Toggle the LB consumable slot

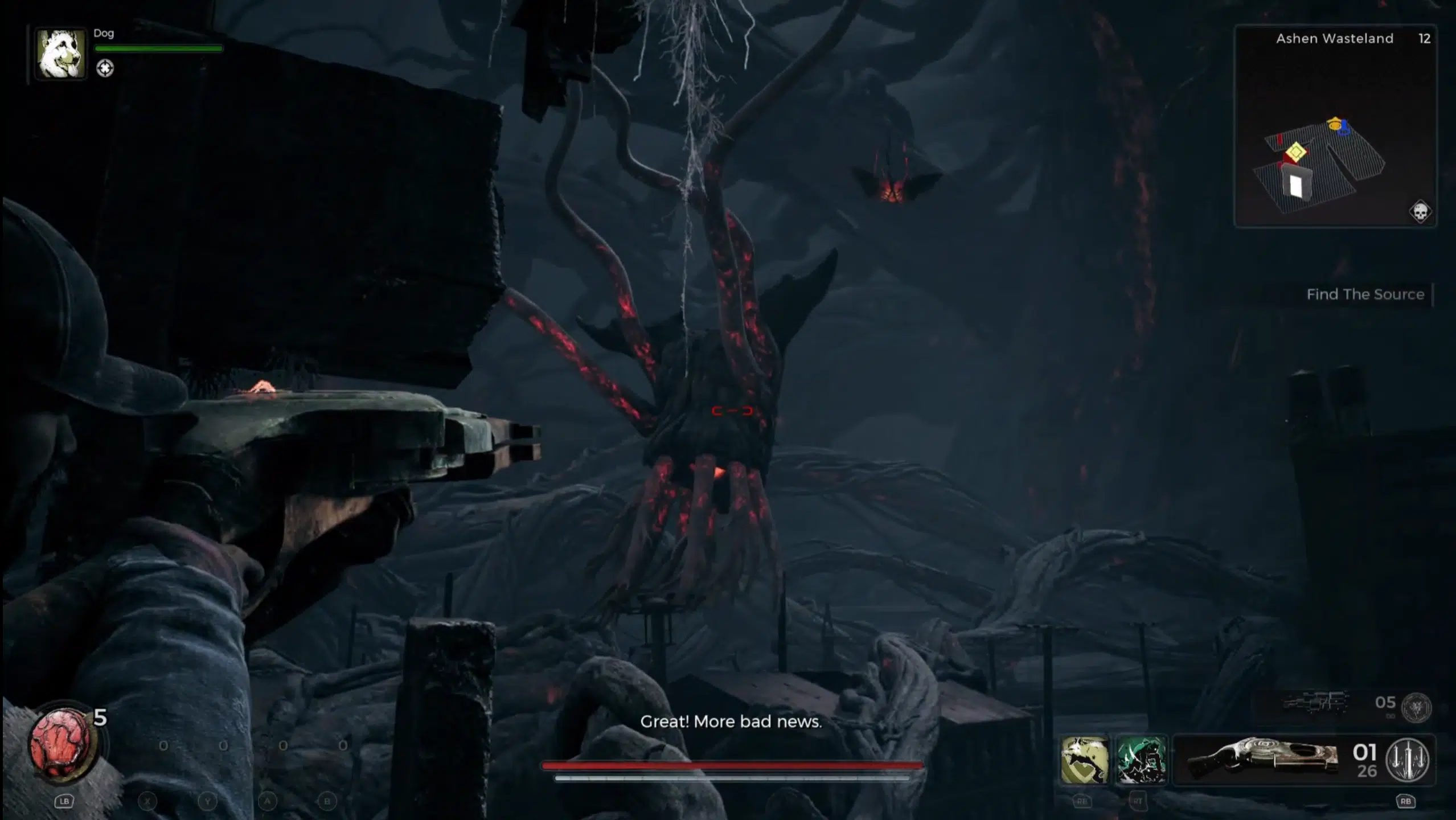[64, 801]
